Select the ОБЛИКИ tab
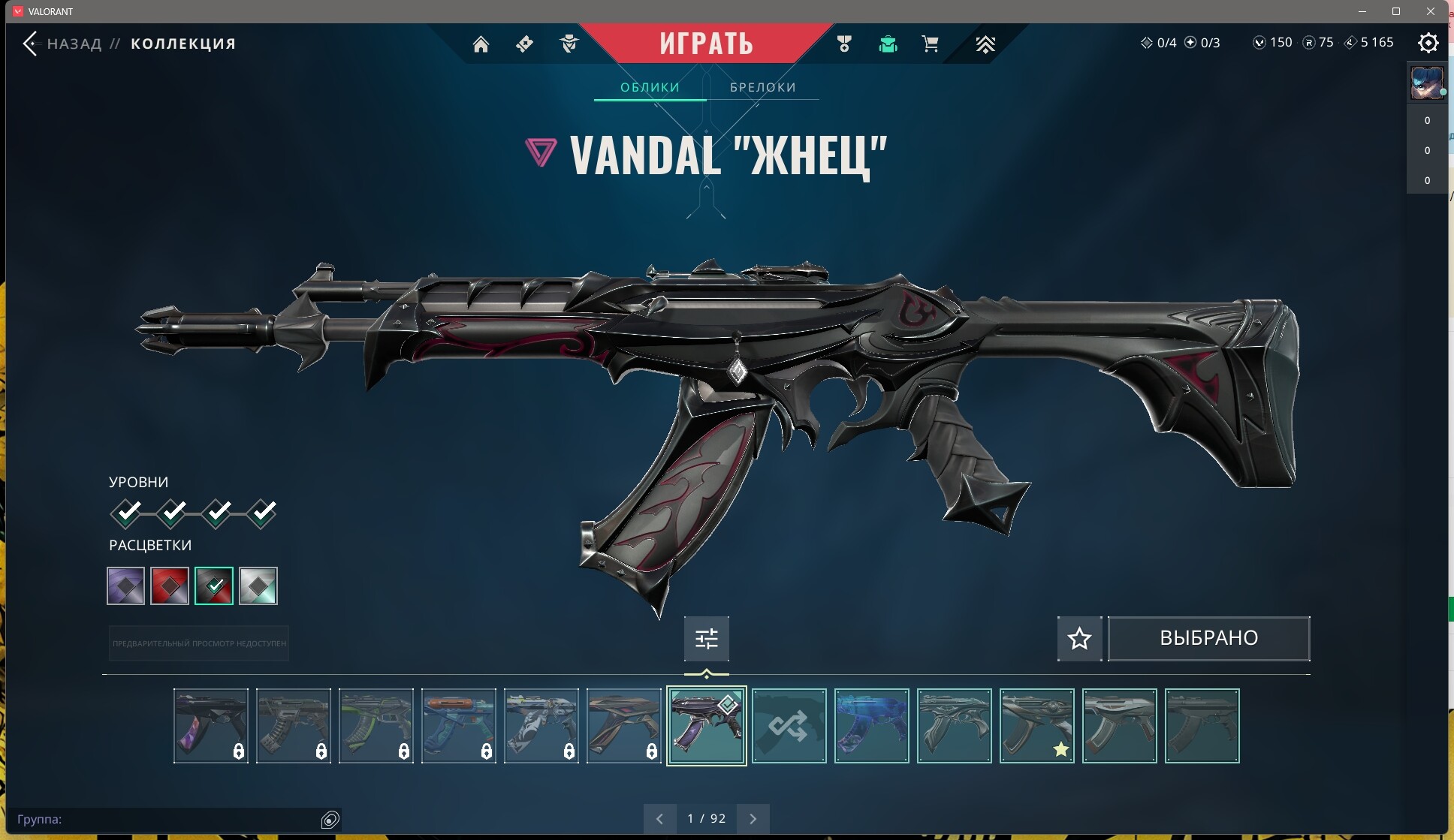 tap(650, 87)
